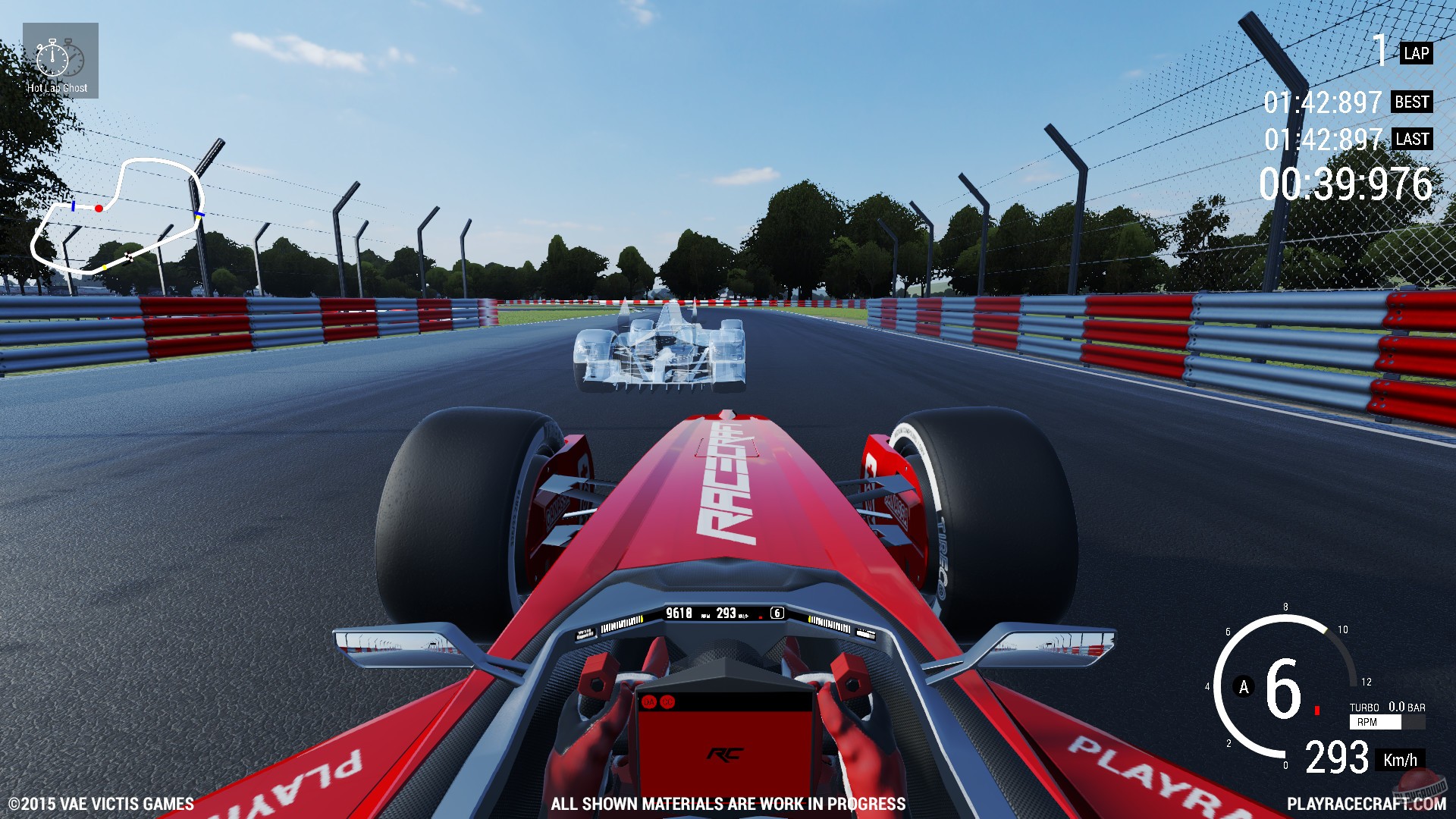Toggle the red shift indicator light

coord(1316,710)
